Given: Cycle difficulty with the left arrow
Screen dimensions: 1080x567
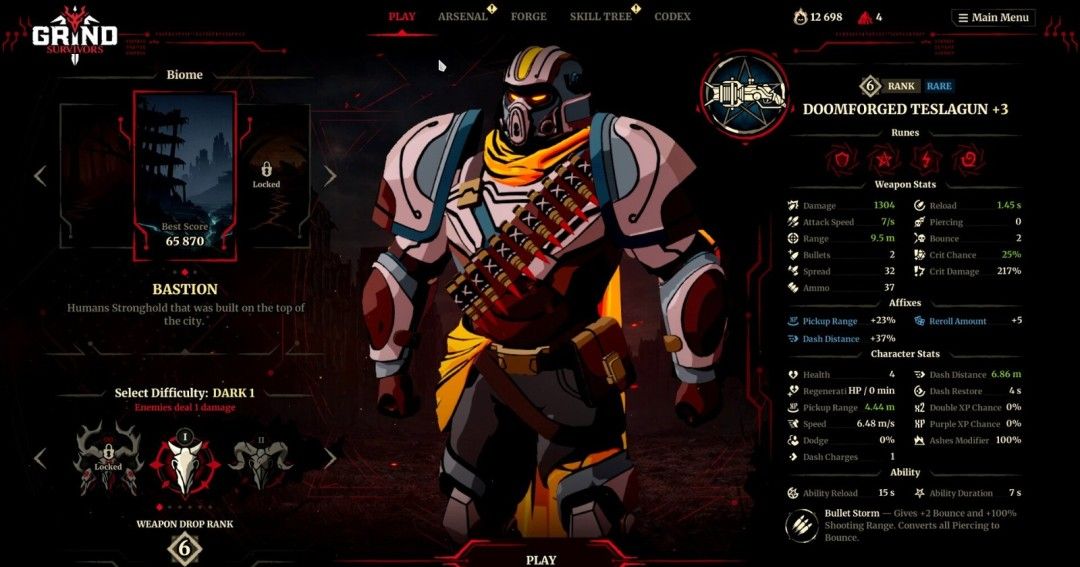Looking at the screenshot, I should coord(40,459).
